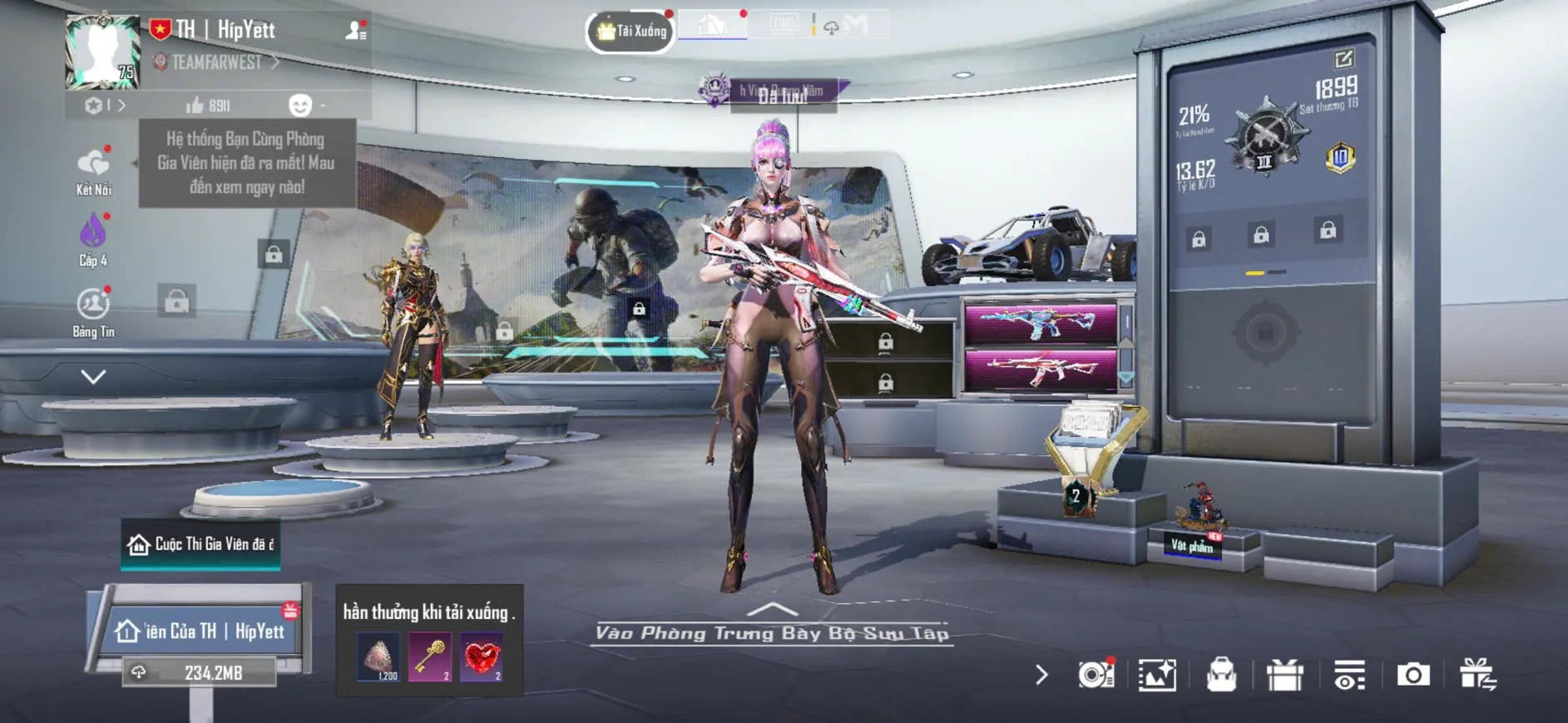Open the backpack inventory icon
The width and height of the screenshot is (1568, 723).
point(1221,675)
